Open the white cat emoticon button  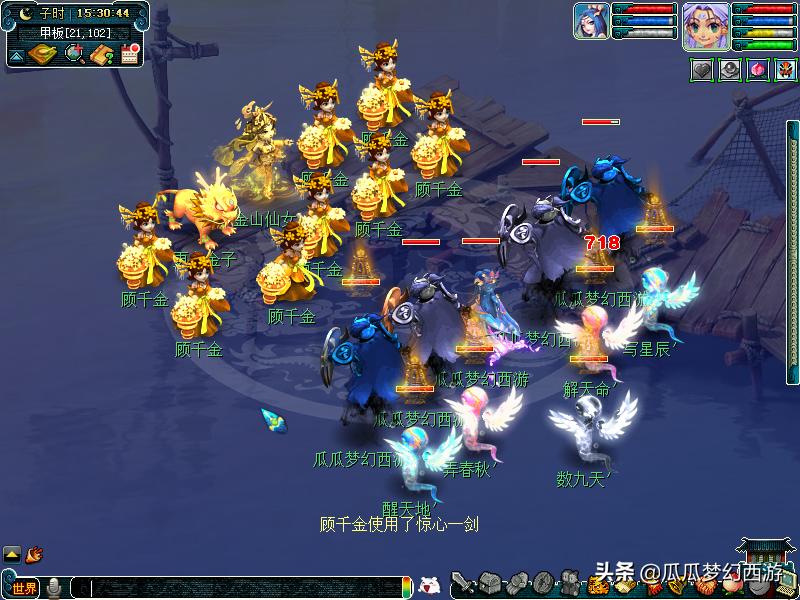pyautogui.click(x=429, y=586)
